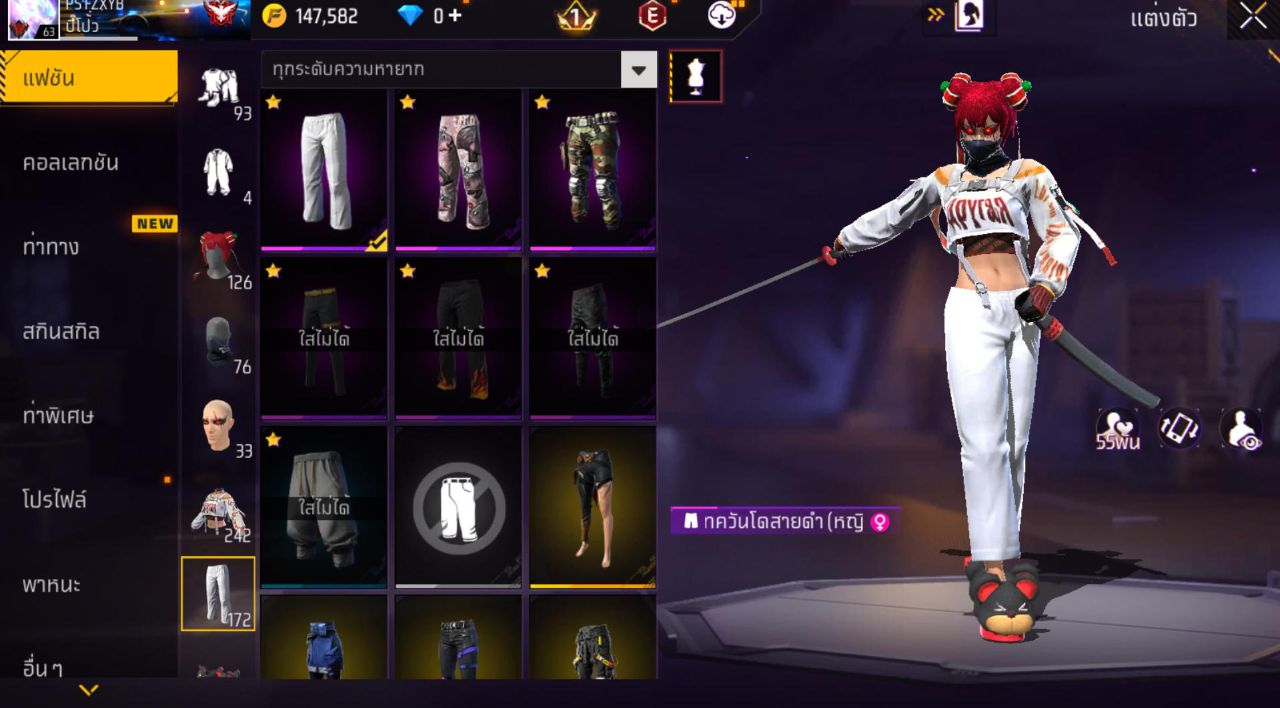The image size is (1280, 708).
Task: Choose the pink camo pants
Action: click(x=459, y=169)
